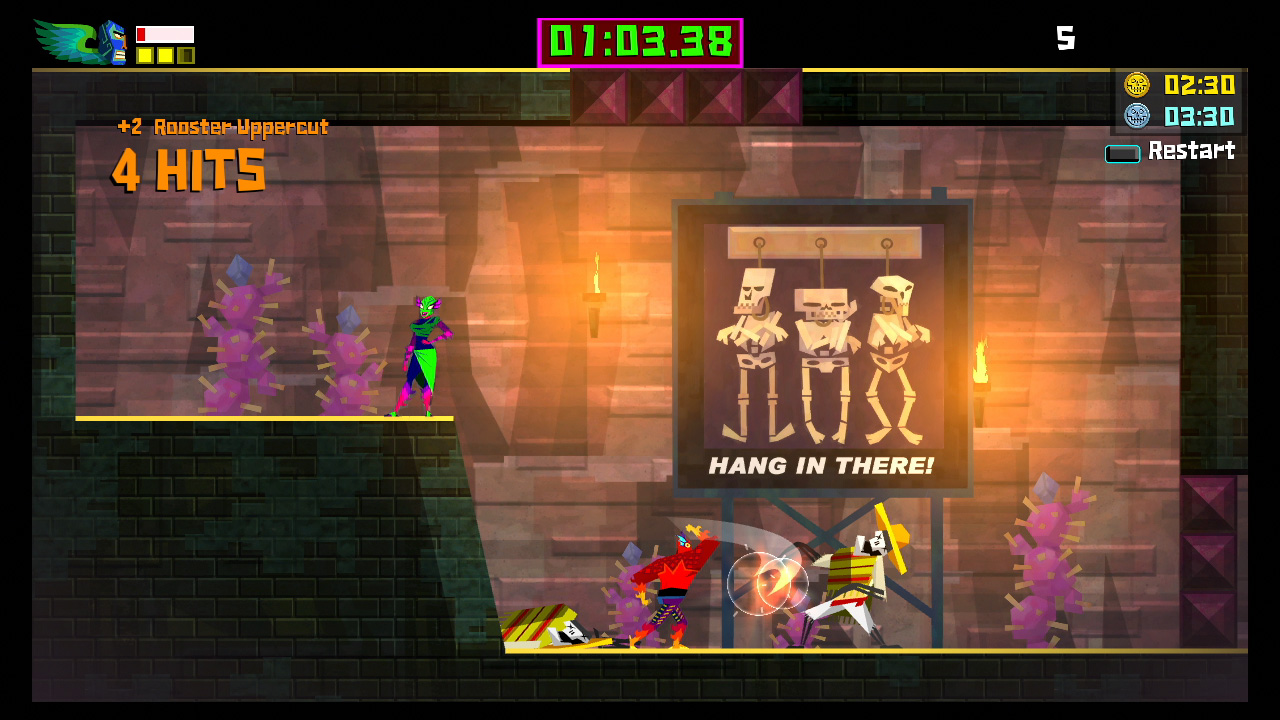Click the silver medal icon
This screenshot has height=720, width=1280.
1137,116
